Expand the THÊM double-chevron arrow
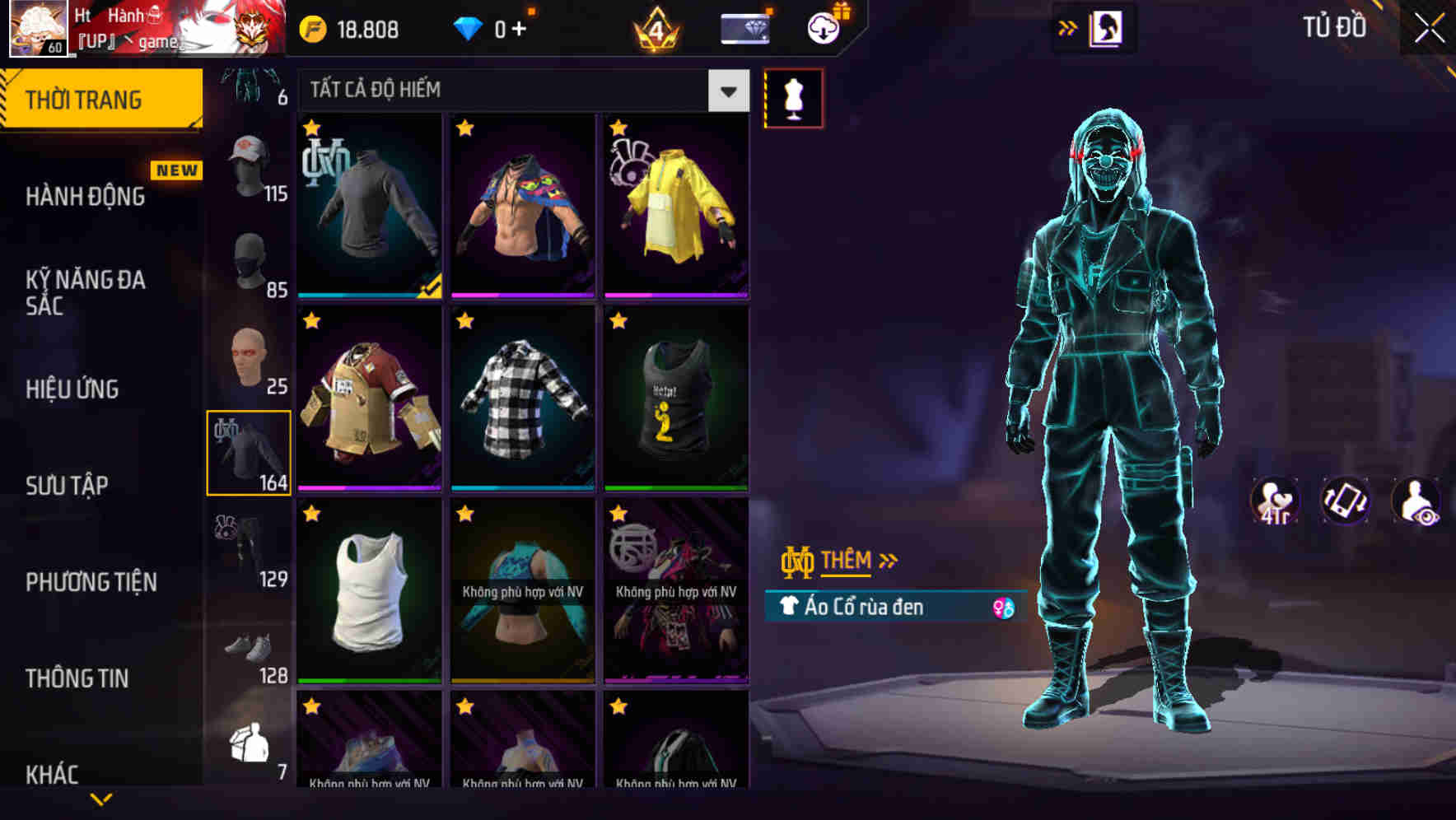Screen dimensions: 1456x820 point(887,560)
